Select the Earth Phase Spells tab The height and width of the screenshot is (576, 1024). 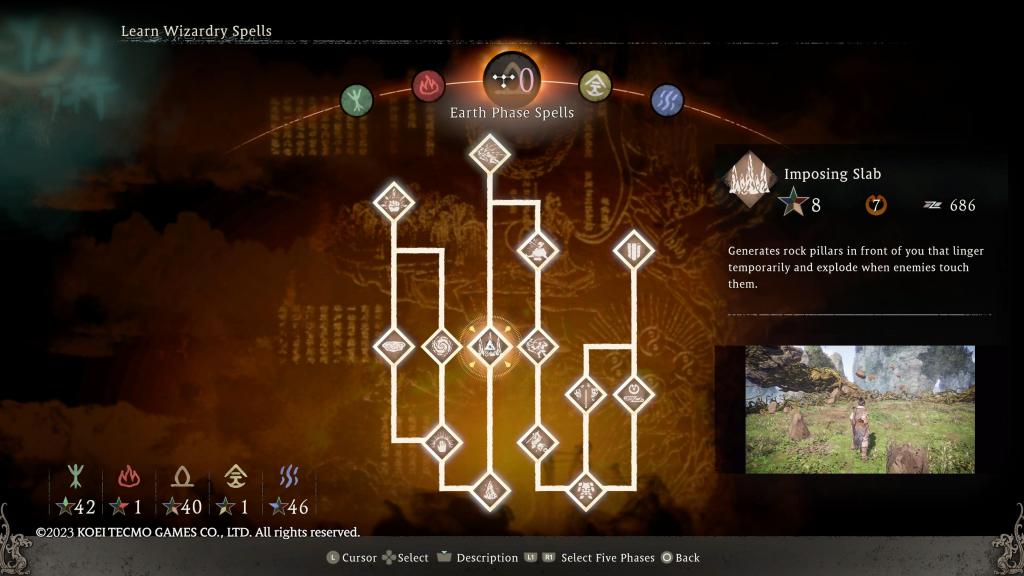pyautogui.click(x=511, y=78)
